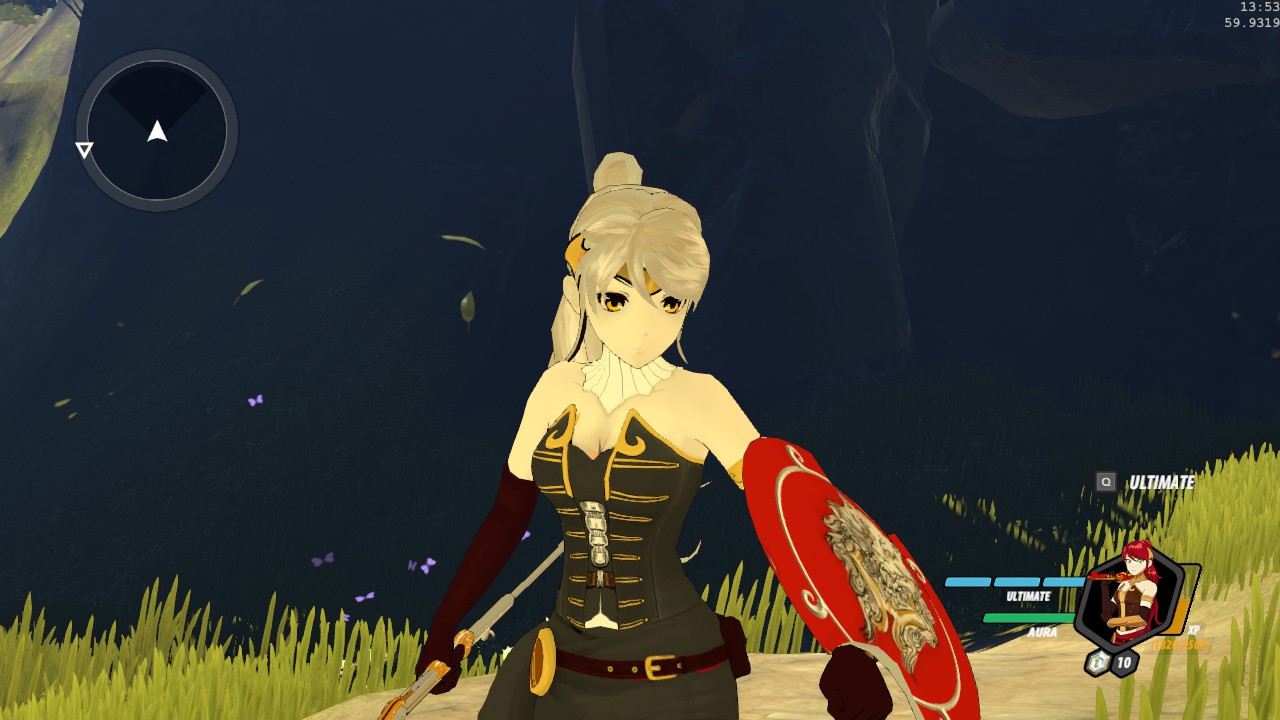Click the XP label next to the orange bar
This screenshot has height=720, width=1280.
(1194, 630)
